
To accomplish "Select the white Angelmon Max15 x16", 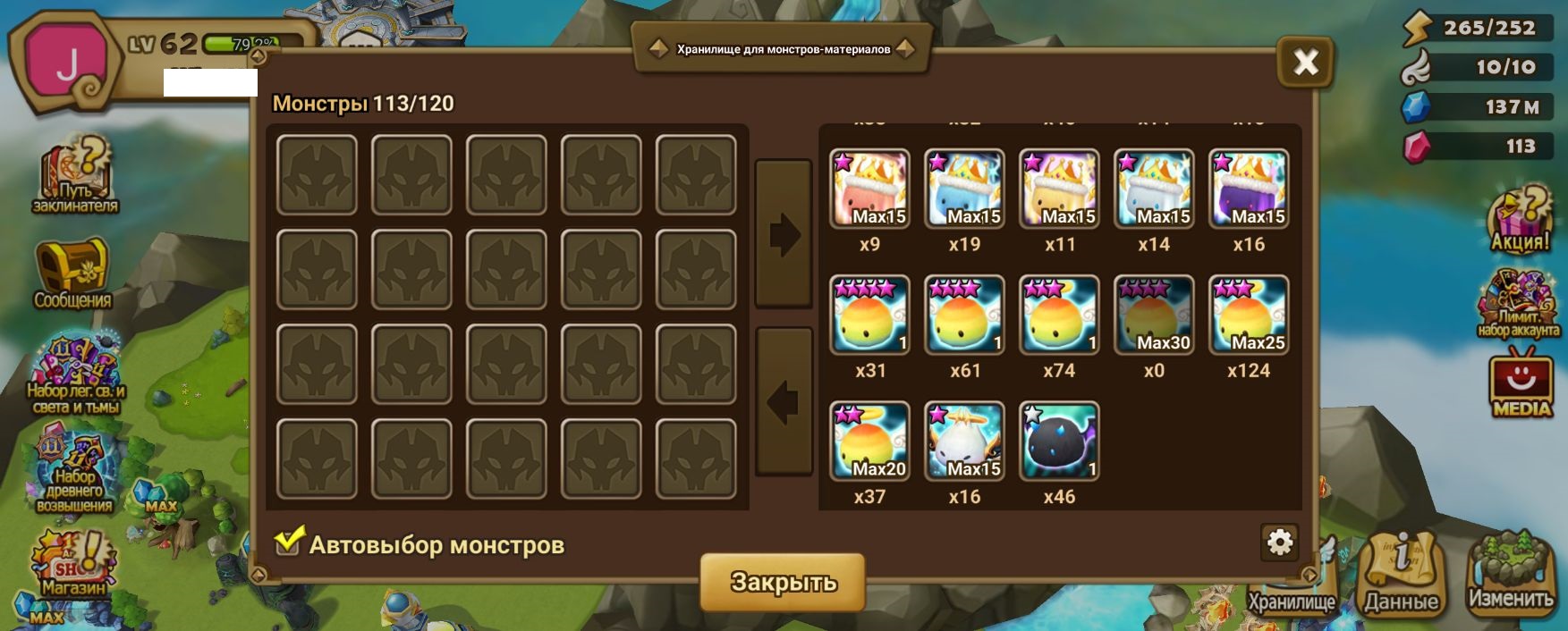I will coord(964,442).
